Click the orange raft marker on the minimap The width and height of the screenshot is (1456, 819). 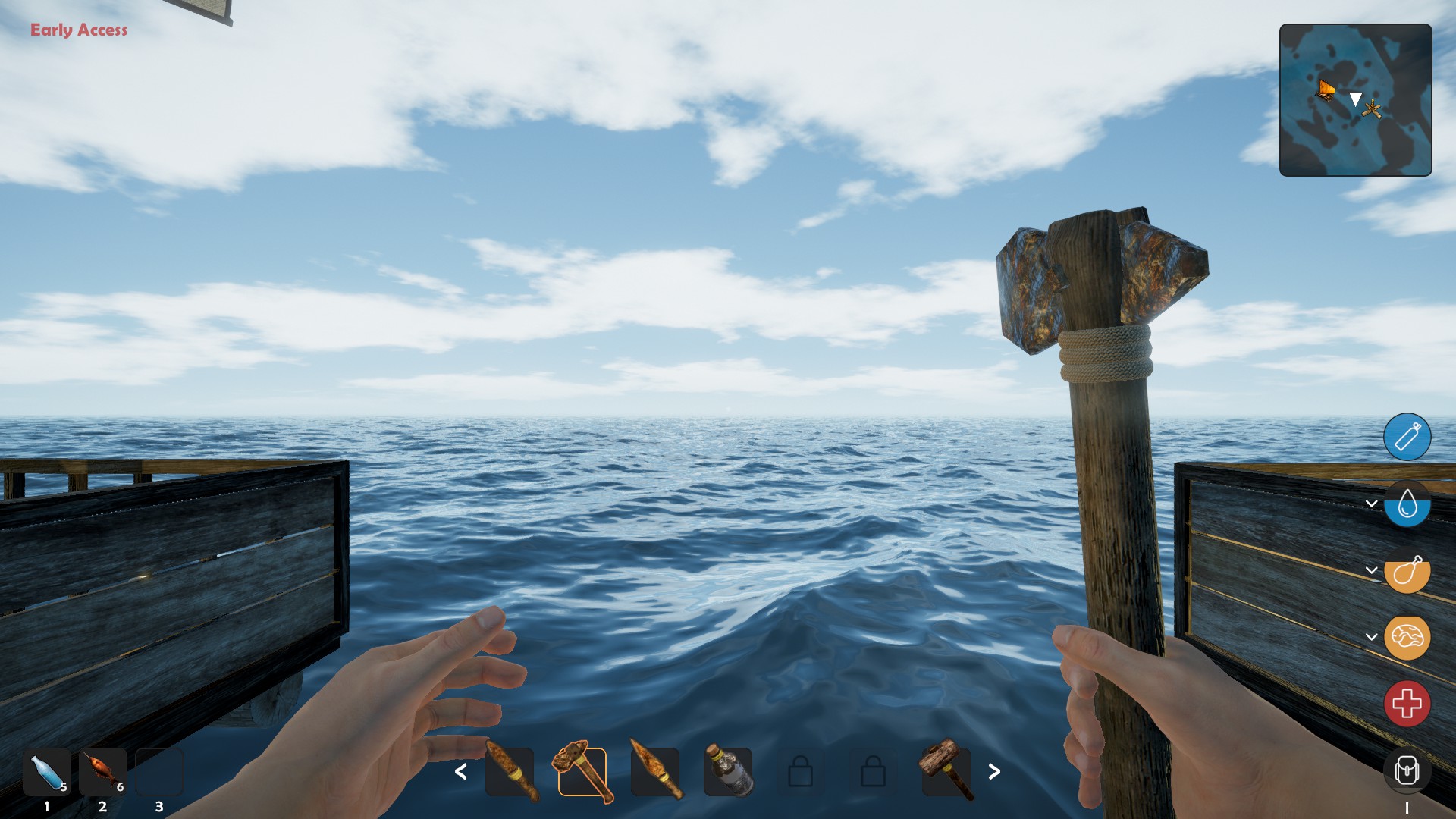[x=1326, y=90]
